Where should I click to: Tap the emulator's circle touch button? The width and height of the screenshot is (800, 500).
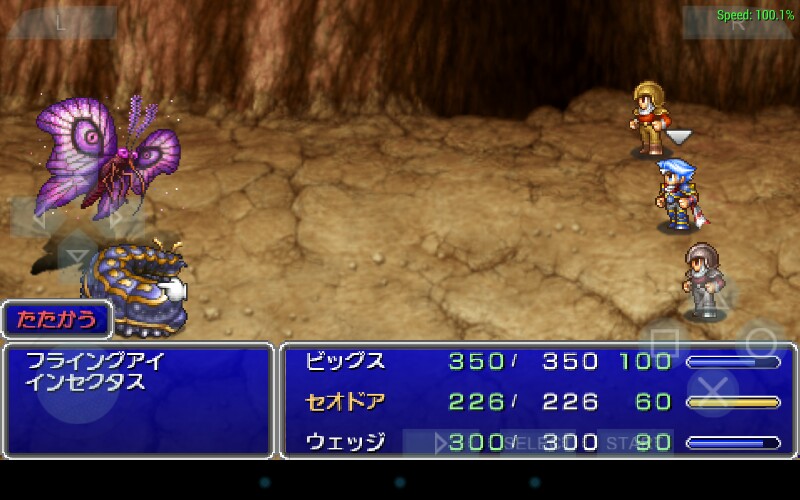[x=762, y=340]
